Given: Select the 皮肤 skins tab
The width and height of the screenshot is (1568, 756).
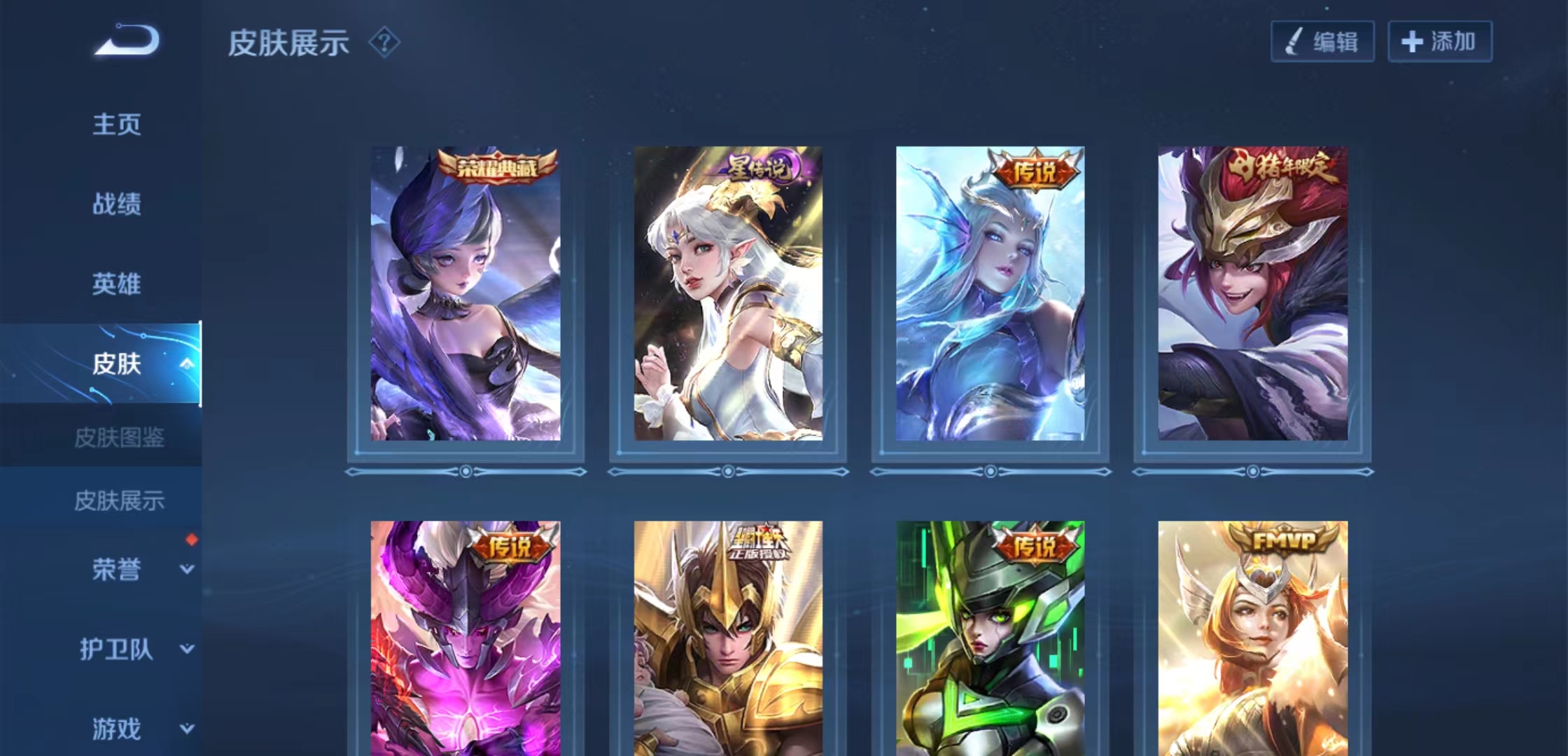Looking at the screenshot, I should click(x=117, y=364).
